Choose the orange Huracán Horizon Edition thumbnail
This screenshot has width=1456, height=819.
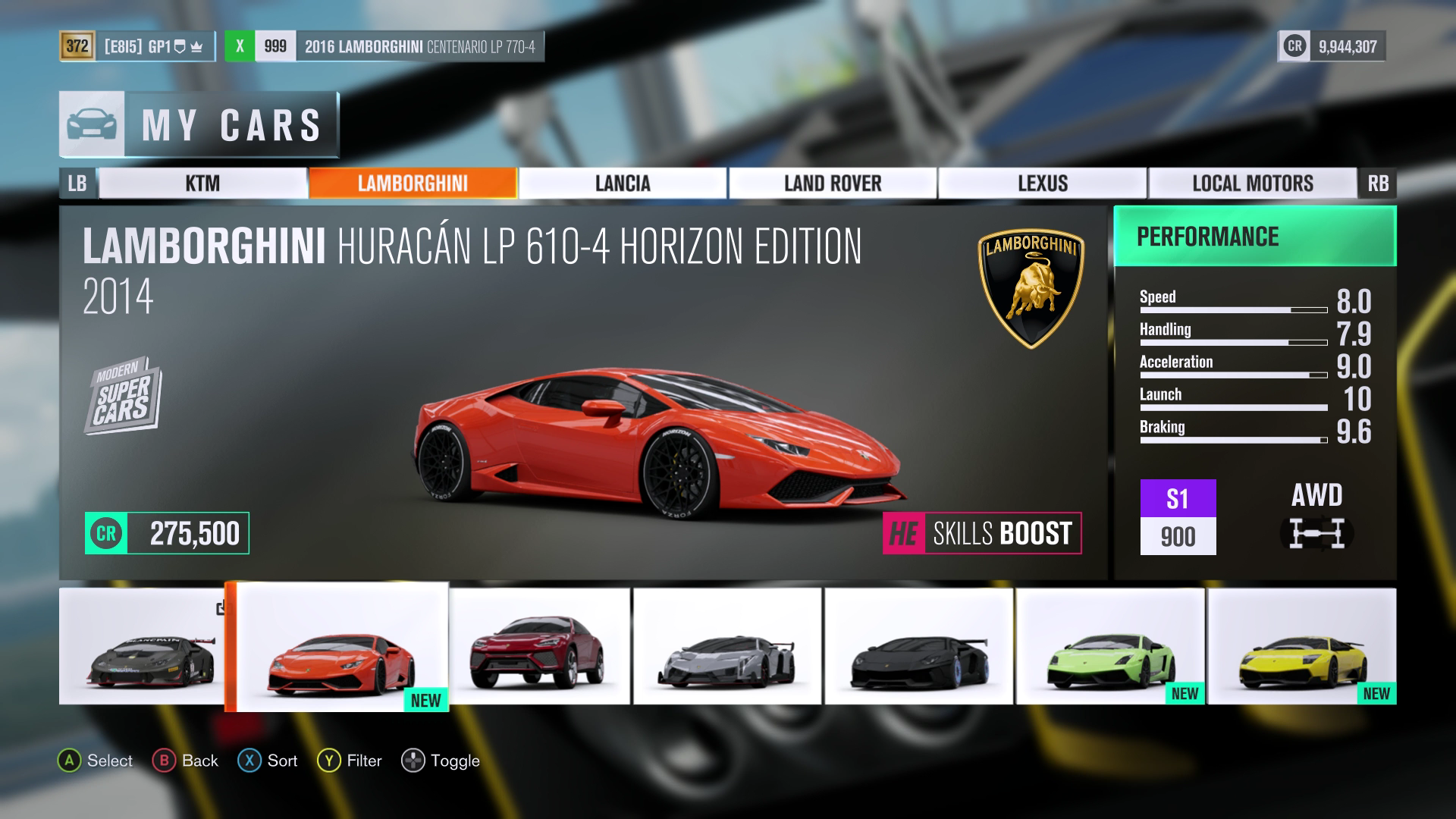341,647
